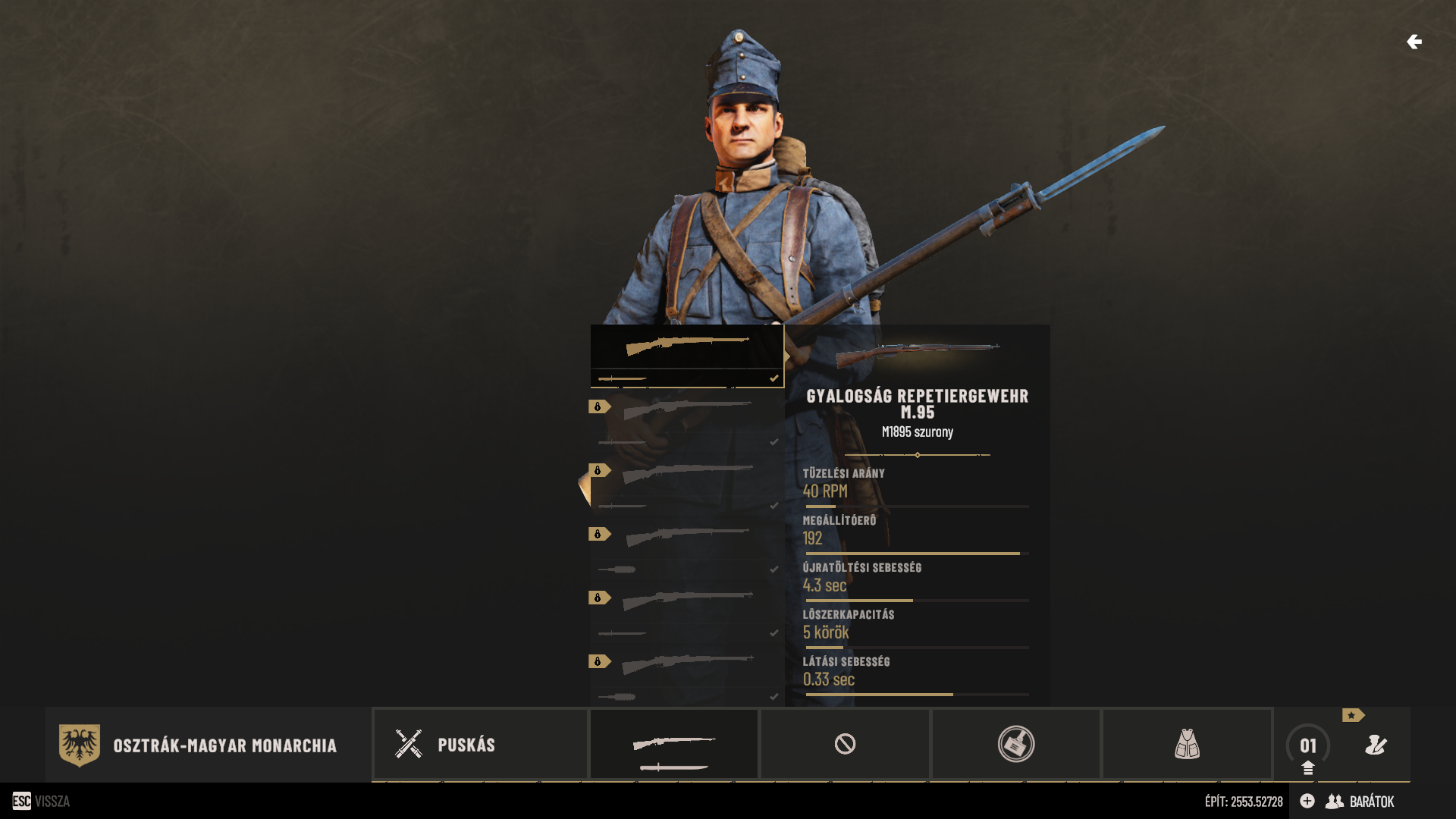Select the empty slot with prohibition symbol
Viewport: 1456px width, 819px height.
[845, 744]
